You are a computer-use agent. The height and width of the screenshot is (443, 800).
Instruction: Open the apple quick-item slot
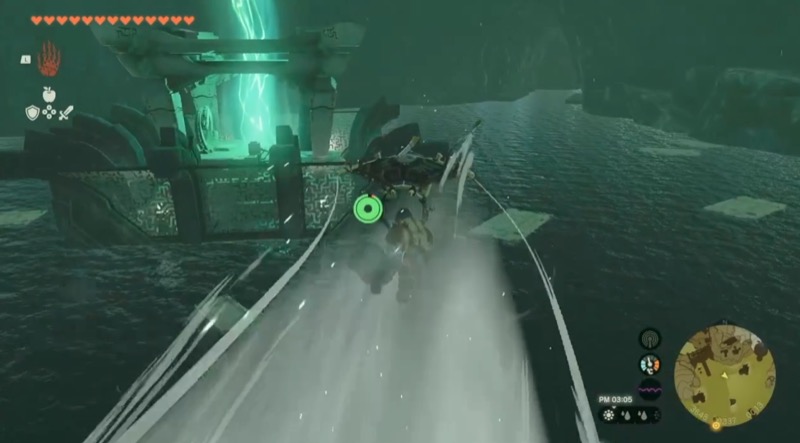point(48,96)
